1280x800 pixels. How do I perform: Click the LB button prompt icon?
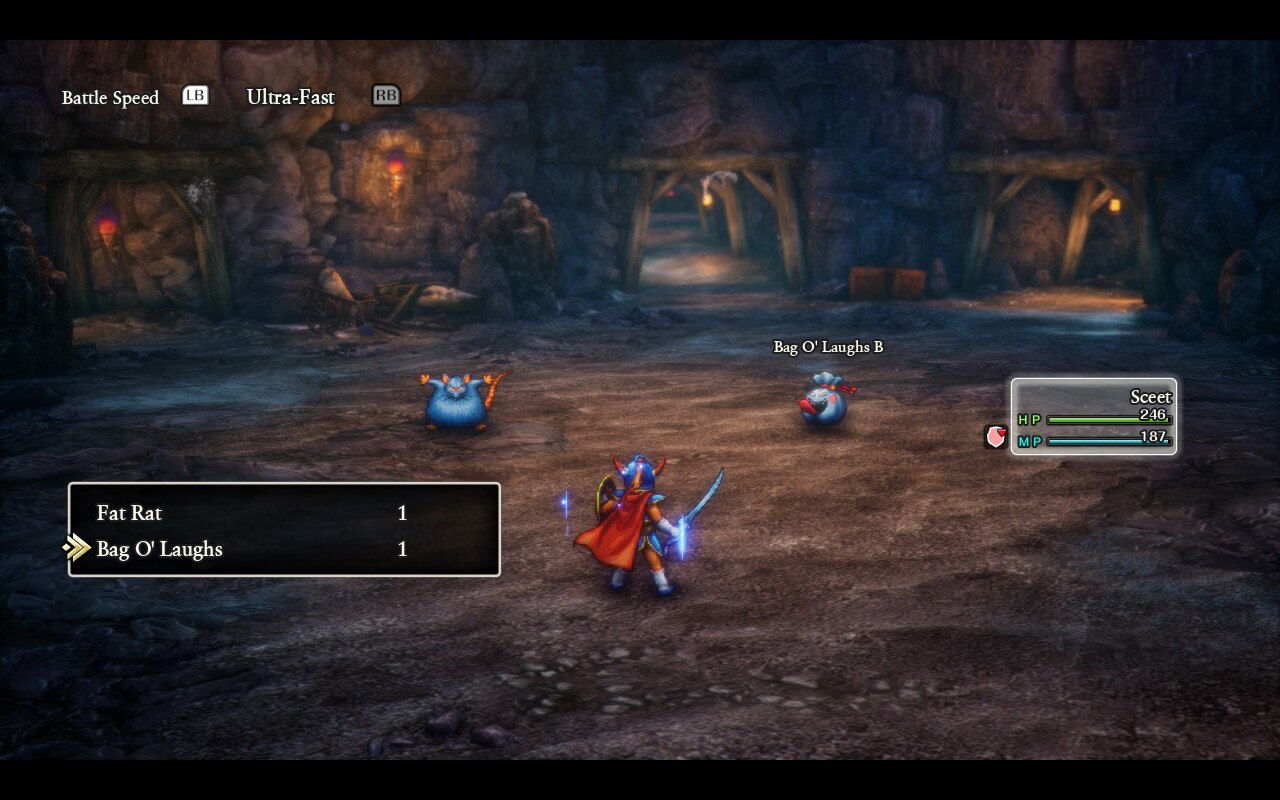[x=196, y=95]
